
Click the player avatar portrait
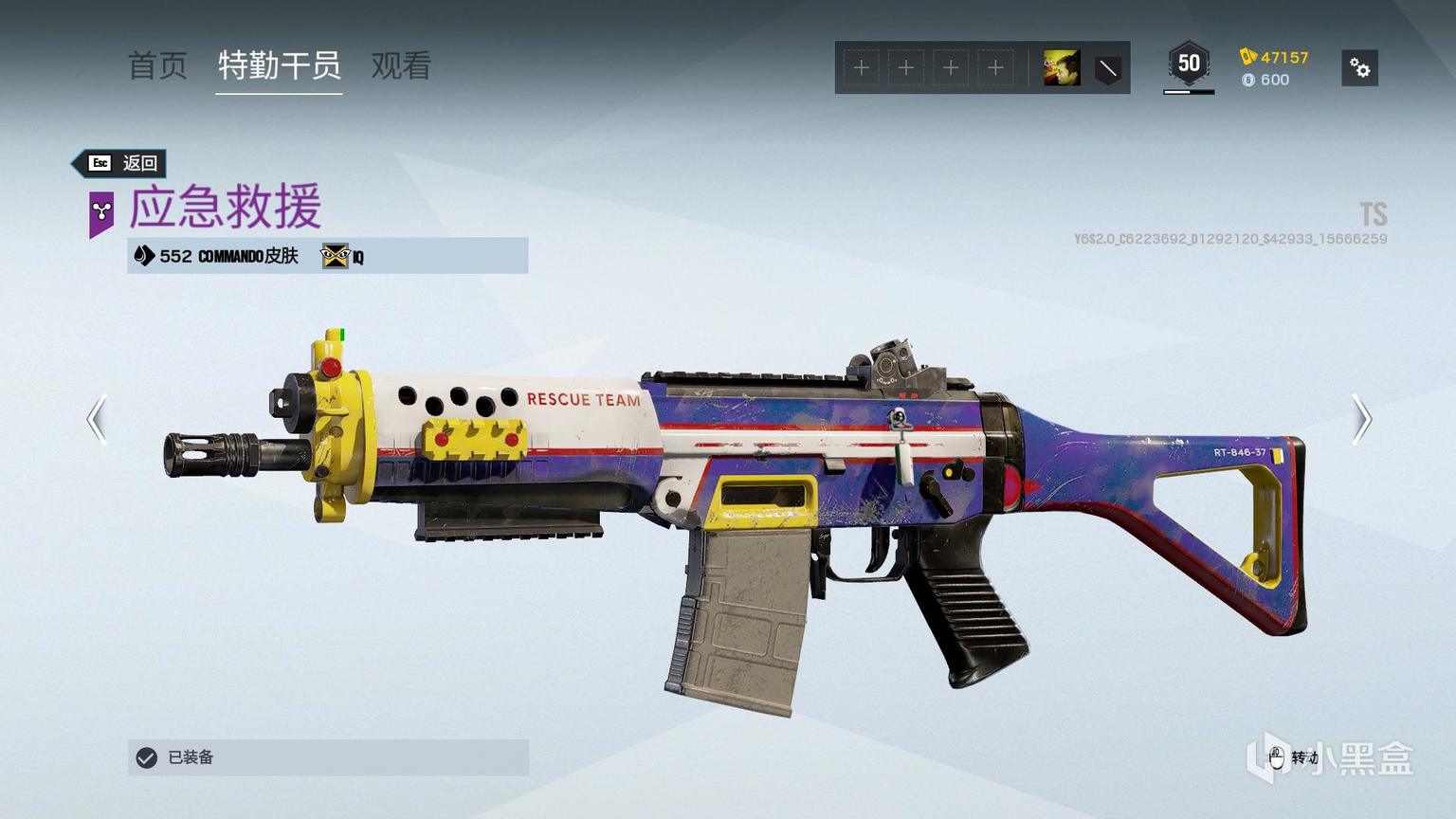click(1062, 68)
